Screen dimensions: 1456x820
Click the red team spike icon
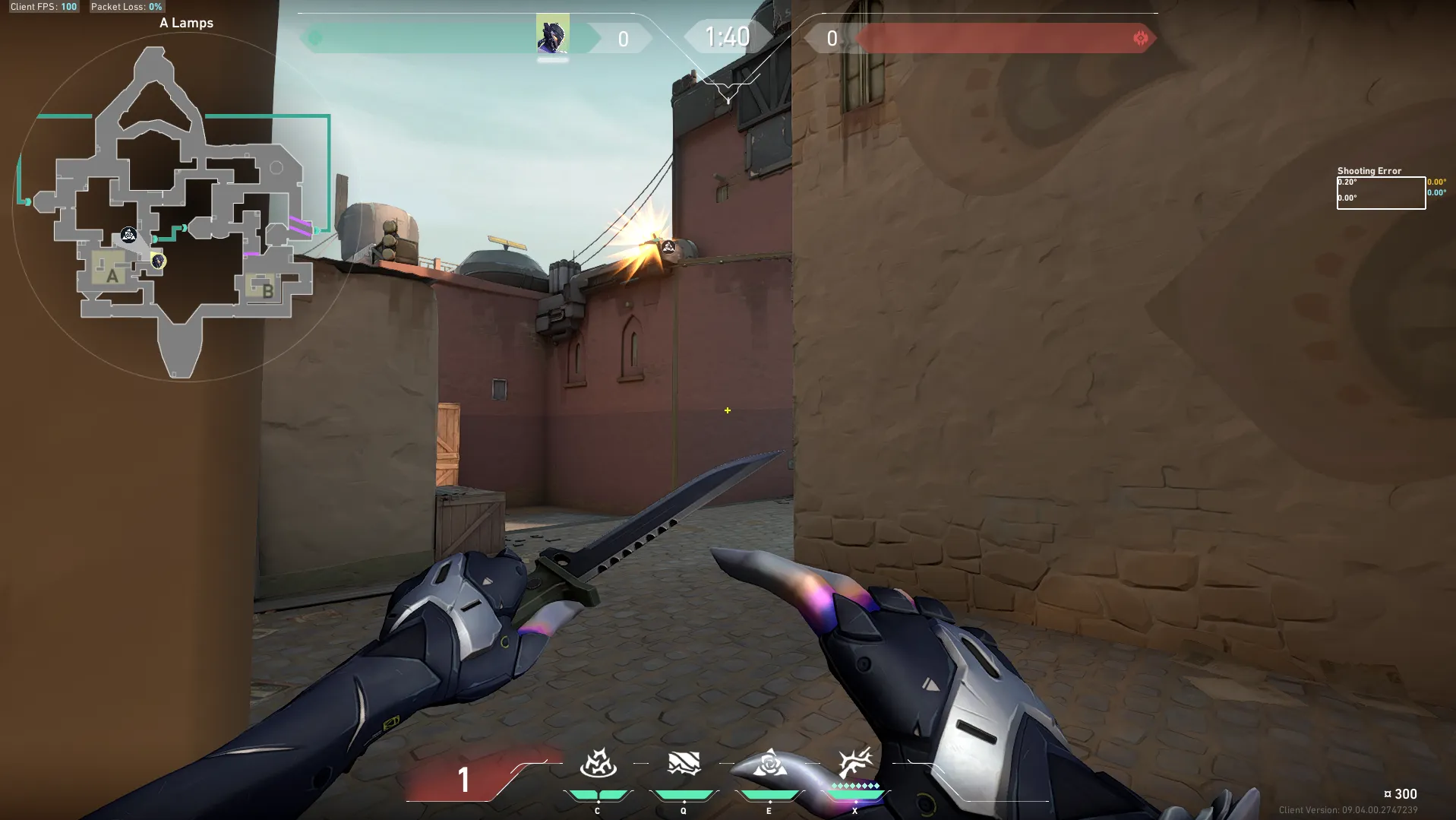[1140, 38]
